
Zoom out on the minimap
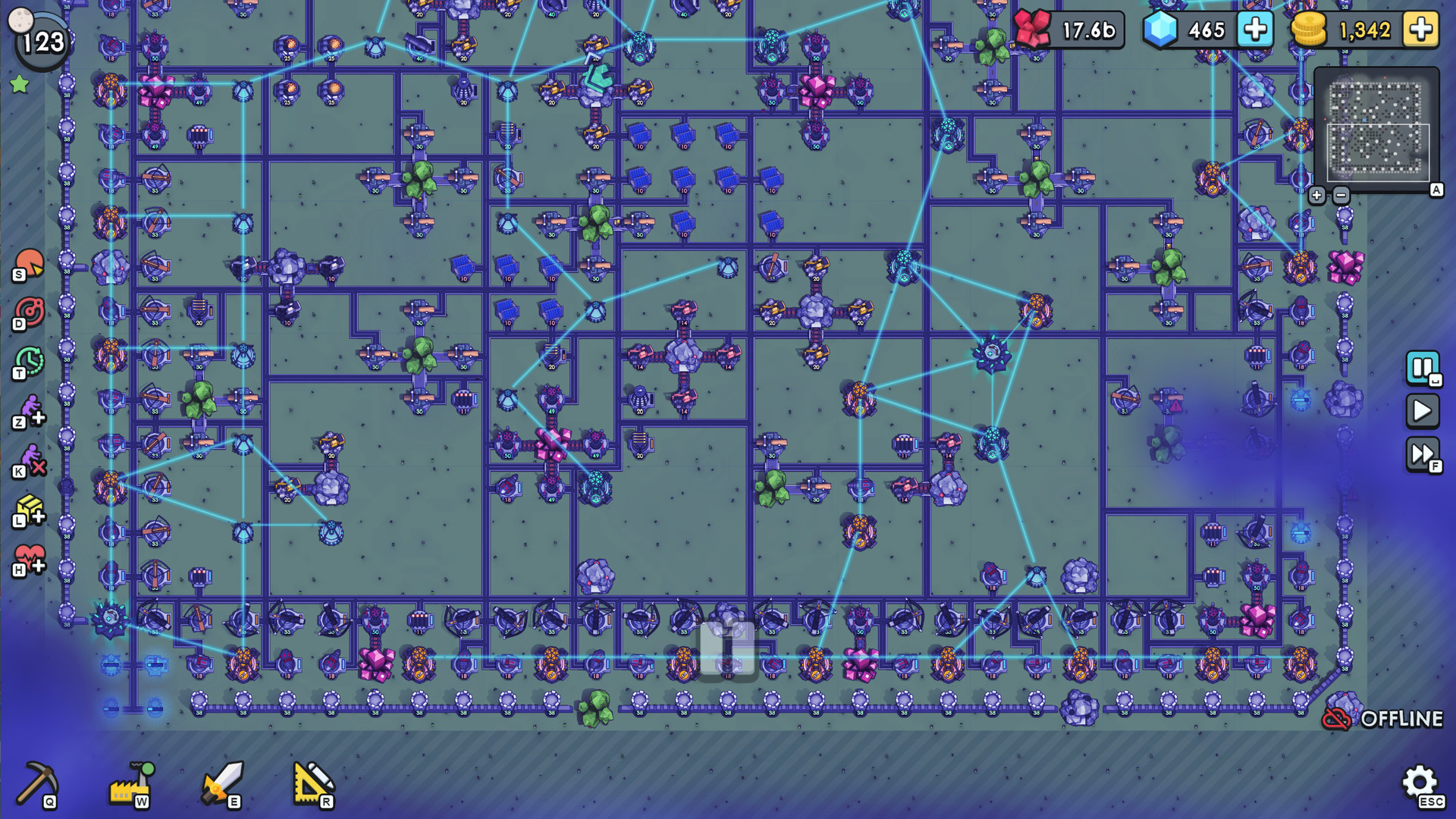coord(1341,196)
